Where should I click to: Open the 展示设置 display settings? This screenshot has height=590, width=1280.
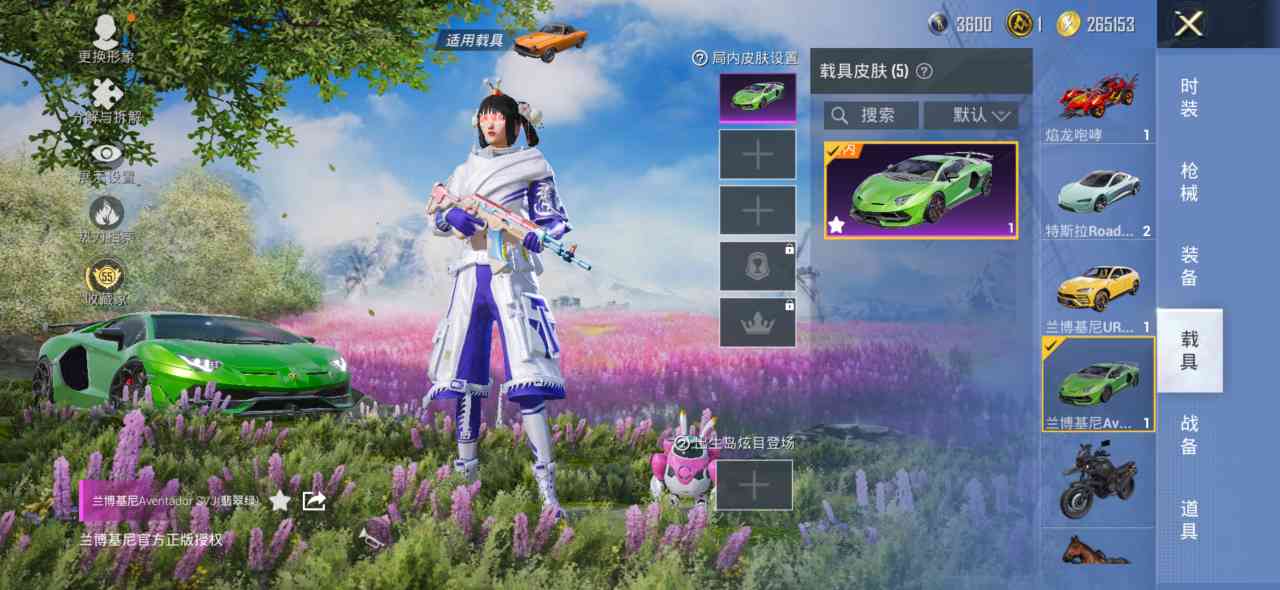(106, 160)
